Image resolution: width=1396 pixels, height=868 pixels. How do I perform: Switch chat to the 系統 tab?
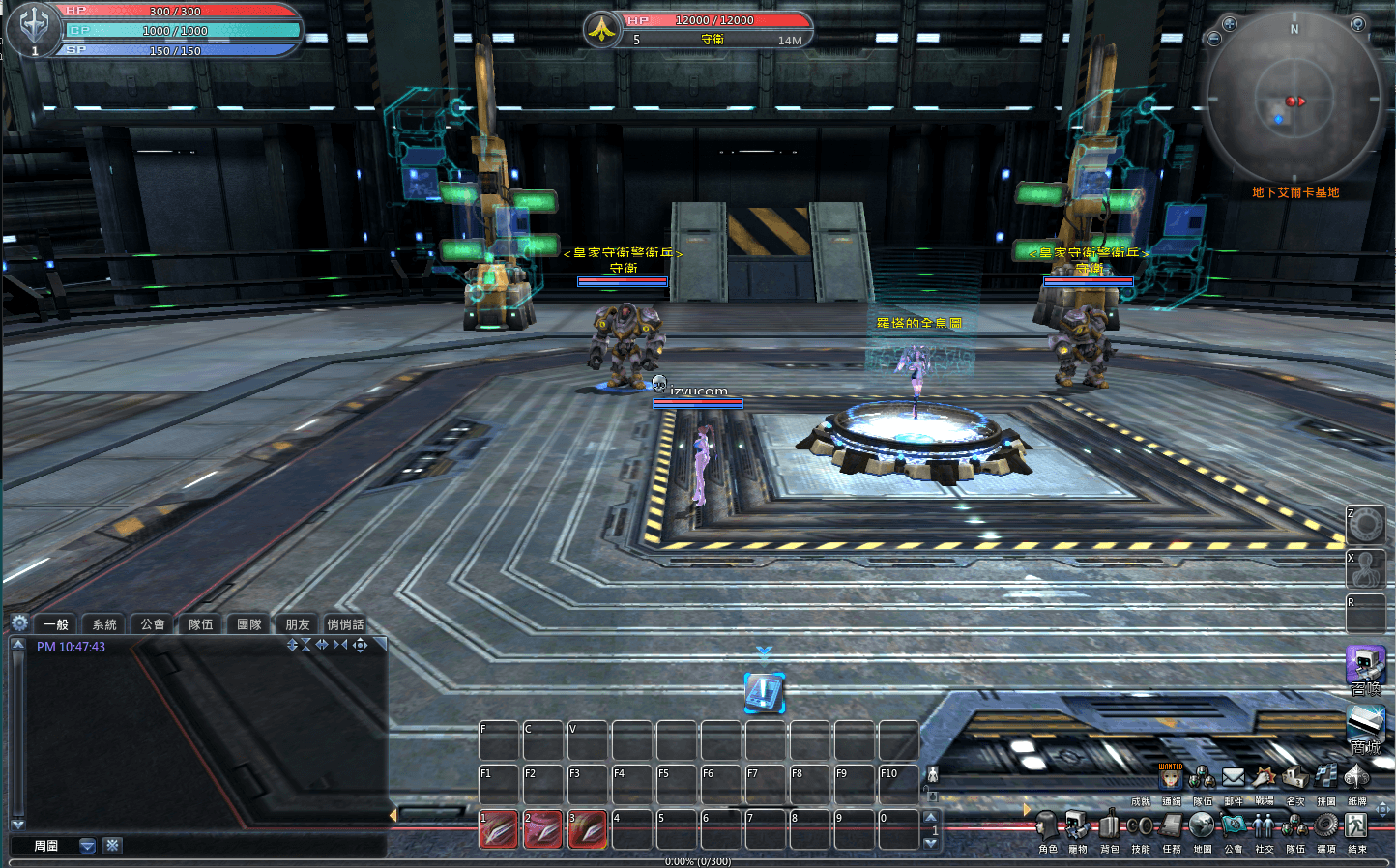[x=104, y=624]
